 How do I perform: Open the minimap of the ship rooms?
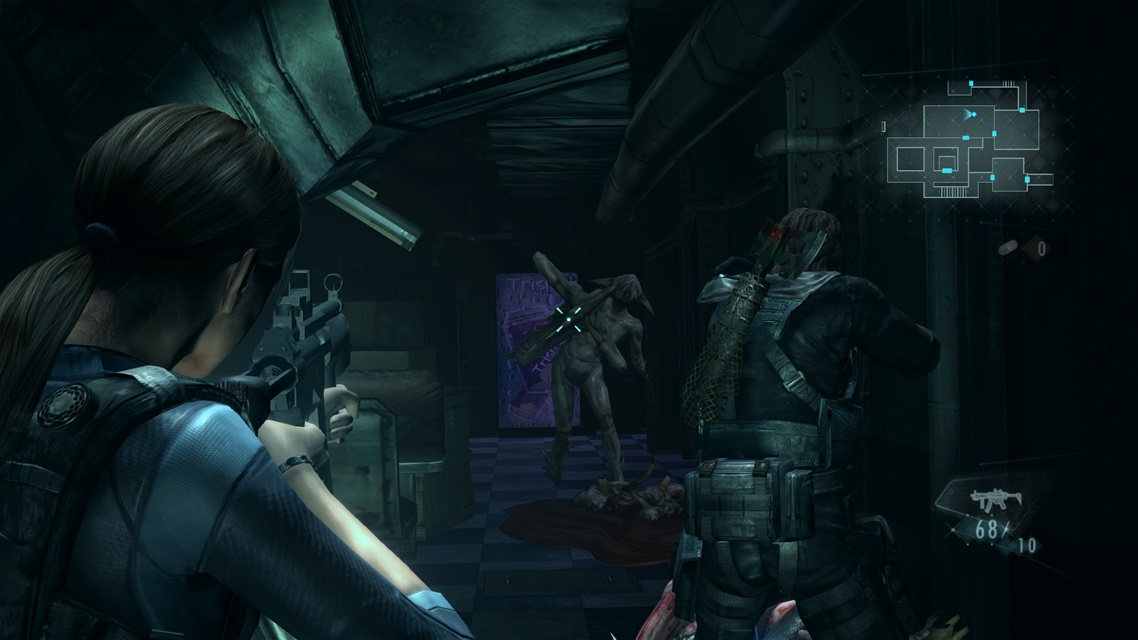(967, 140)
